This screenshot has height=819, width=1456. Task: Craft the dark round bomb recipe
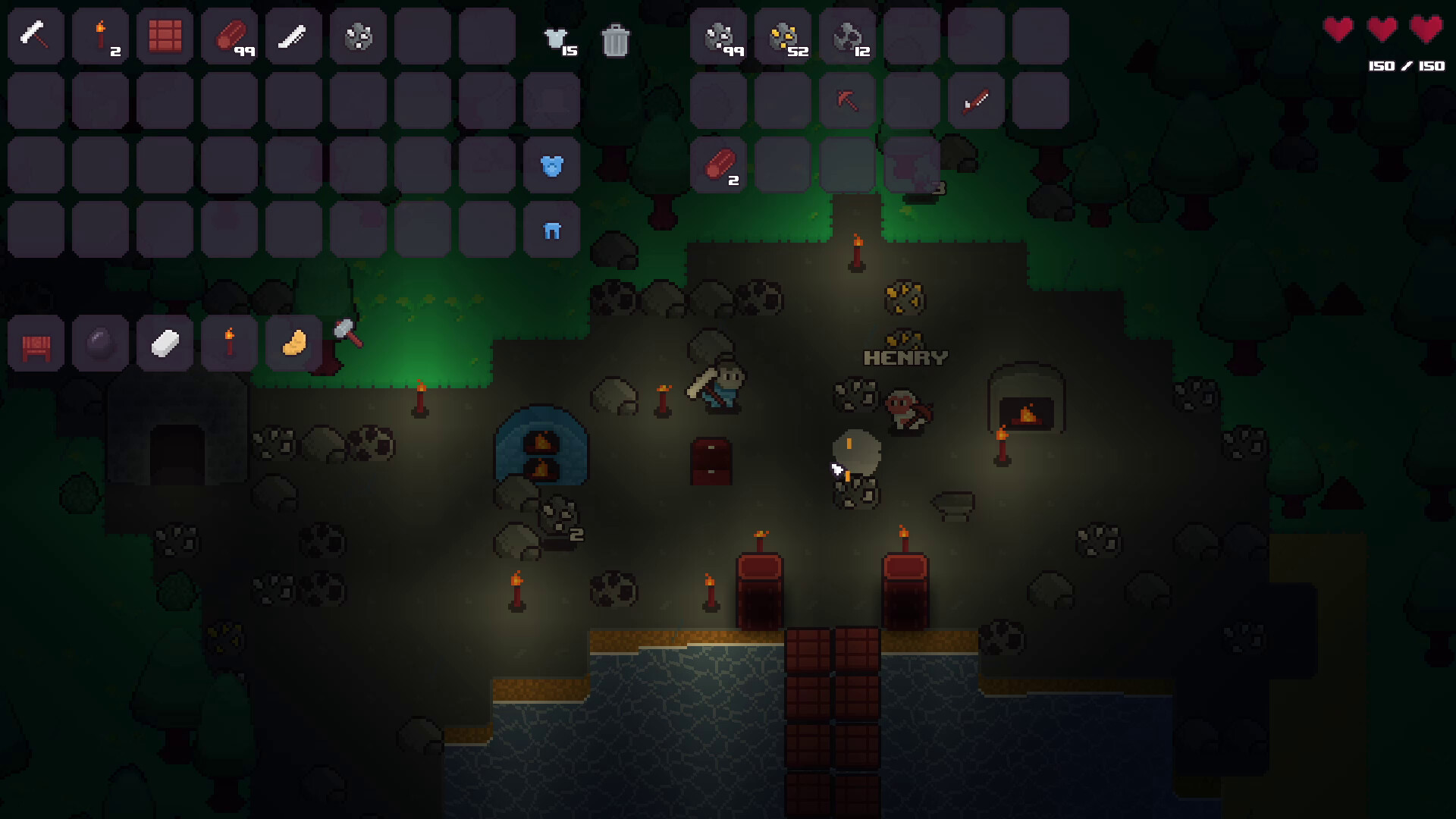coord(100,344)
